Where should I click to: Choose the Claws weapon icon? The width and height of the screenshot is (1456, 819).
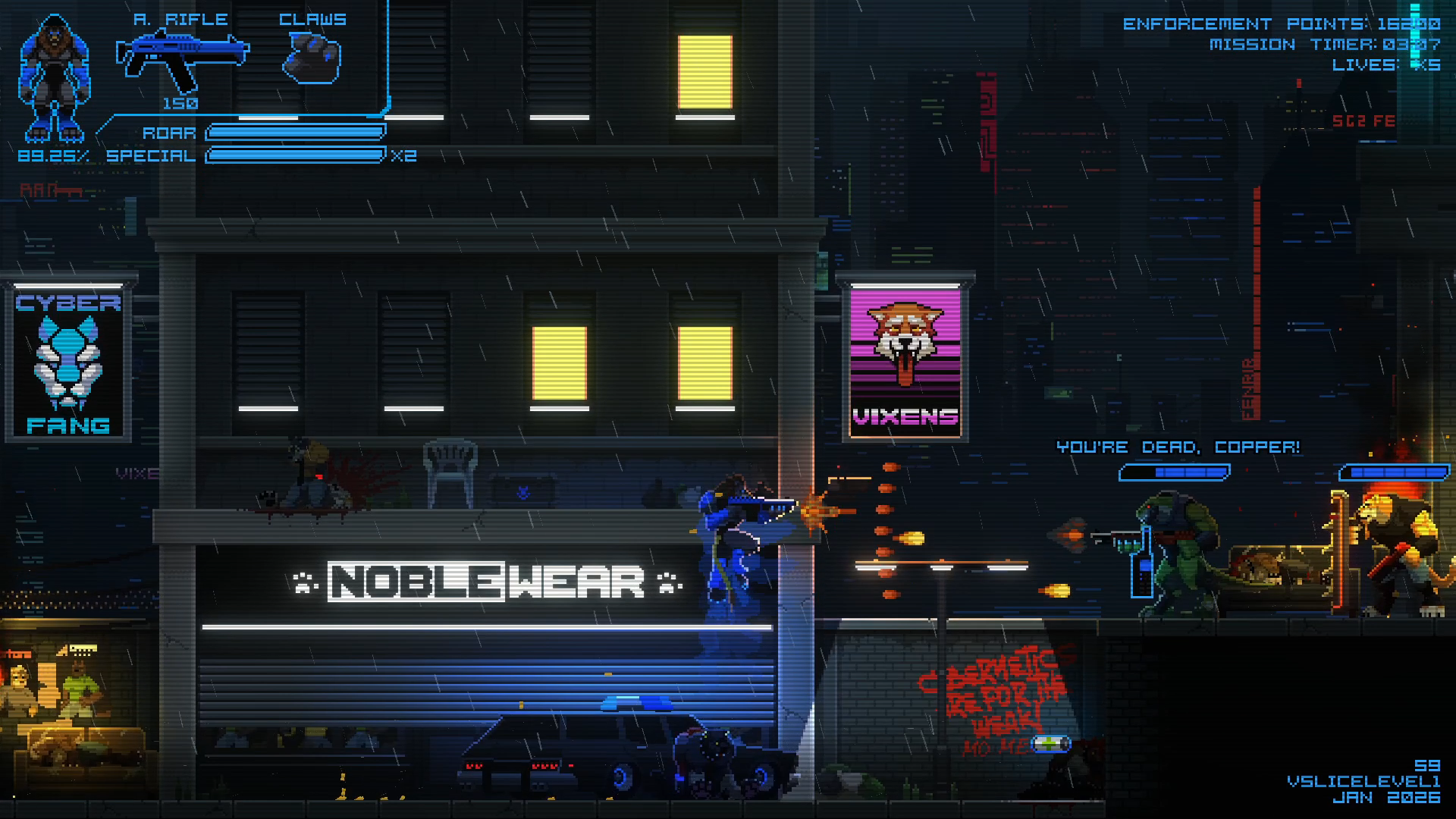tap(312, 60)
